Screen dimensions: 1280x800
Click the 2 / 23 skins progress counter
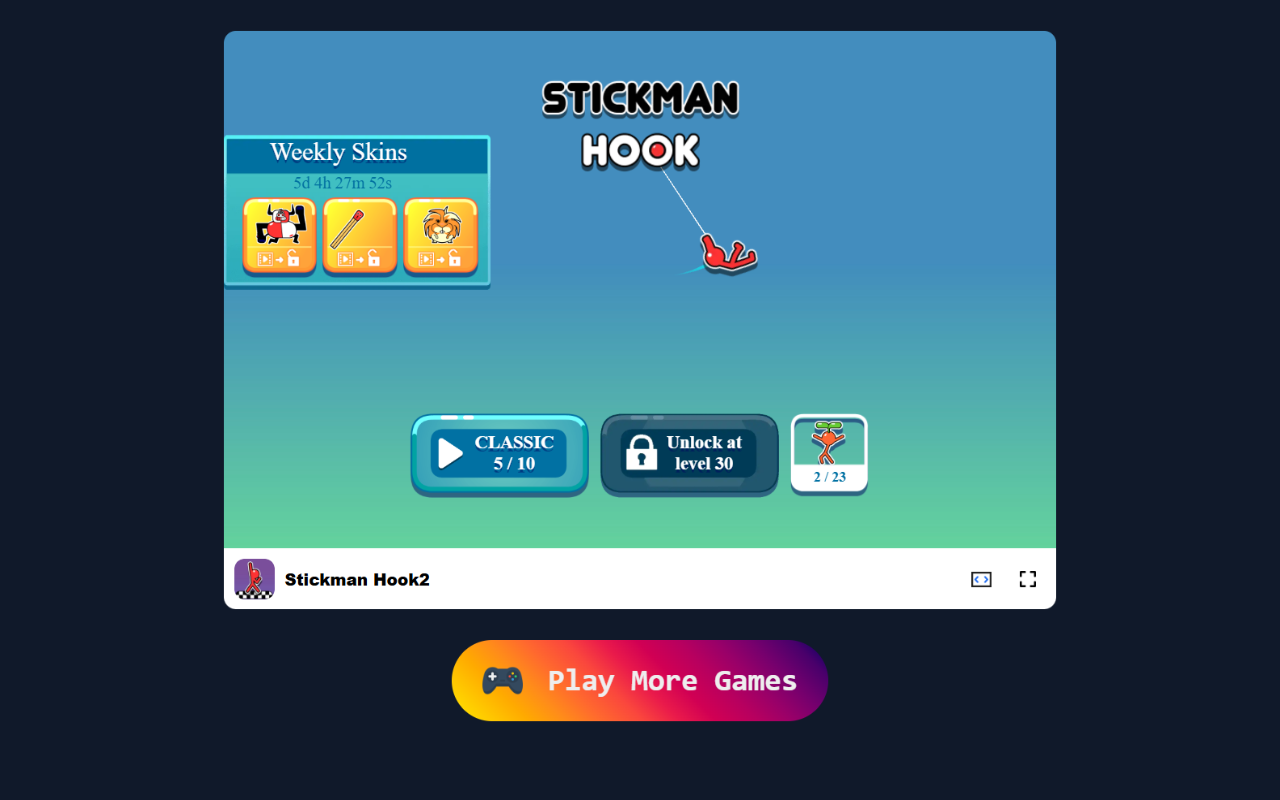(x=828, y=477)
